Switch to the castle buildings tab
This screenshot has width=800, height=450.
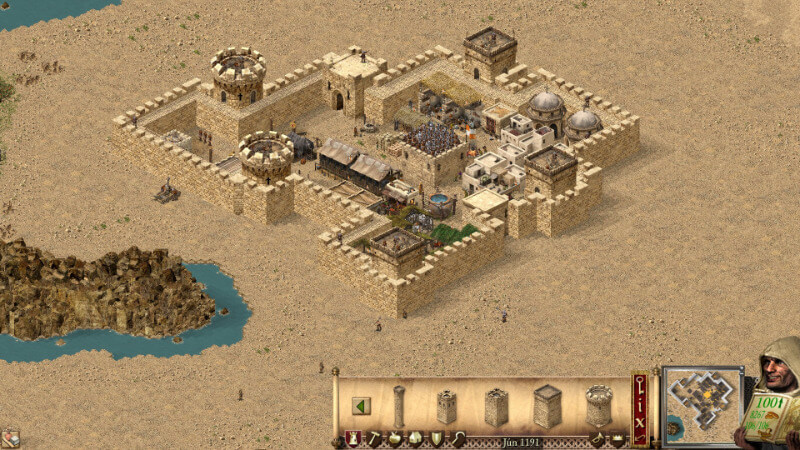[x=353, y=439]
